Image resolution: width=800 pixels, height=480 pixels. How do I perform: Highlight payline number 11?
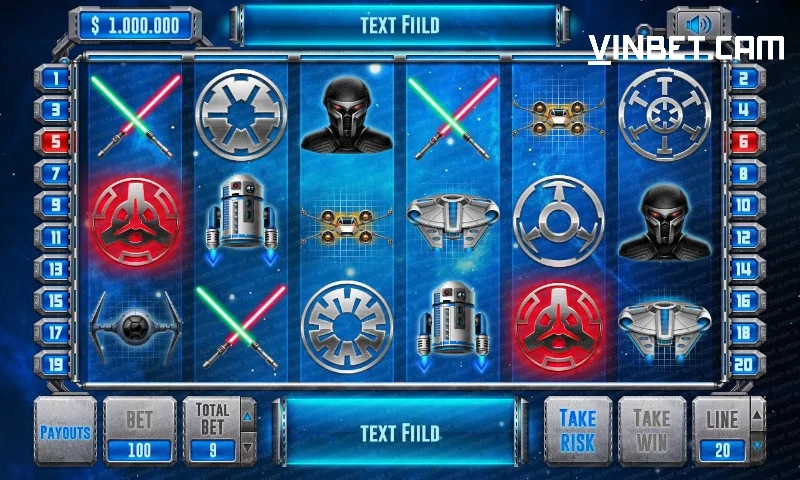[55, 238]
